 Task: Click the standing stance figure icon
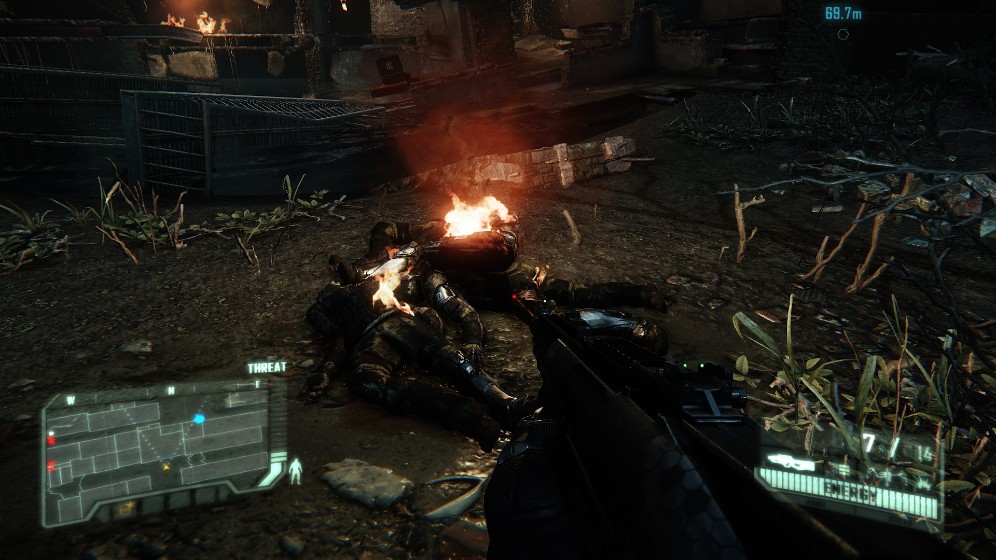pyautogui.click(x=295, y=470)
